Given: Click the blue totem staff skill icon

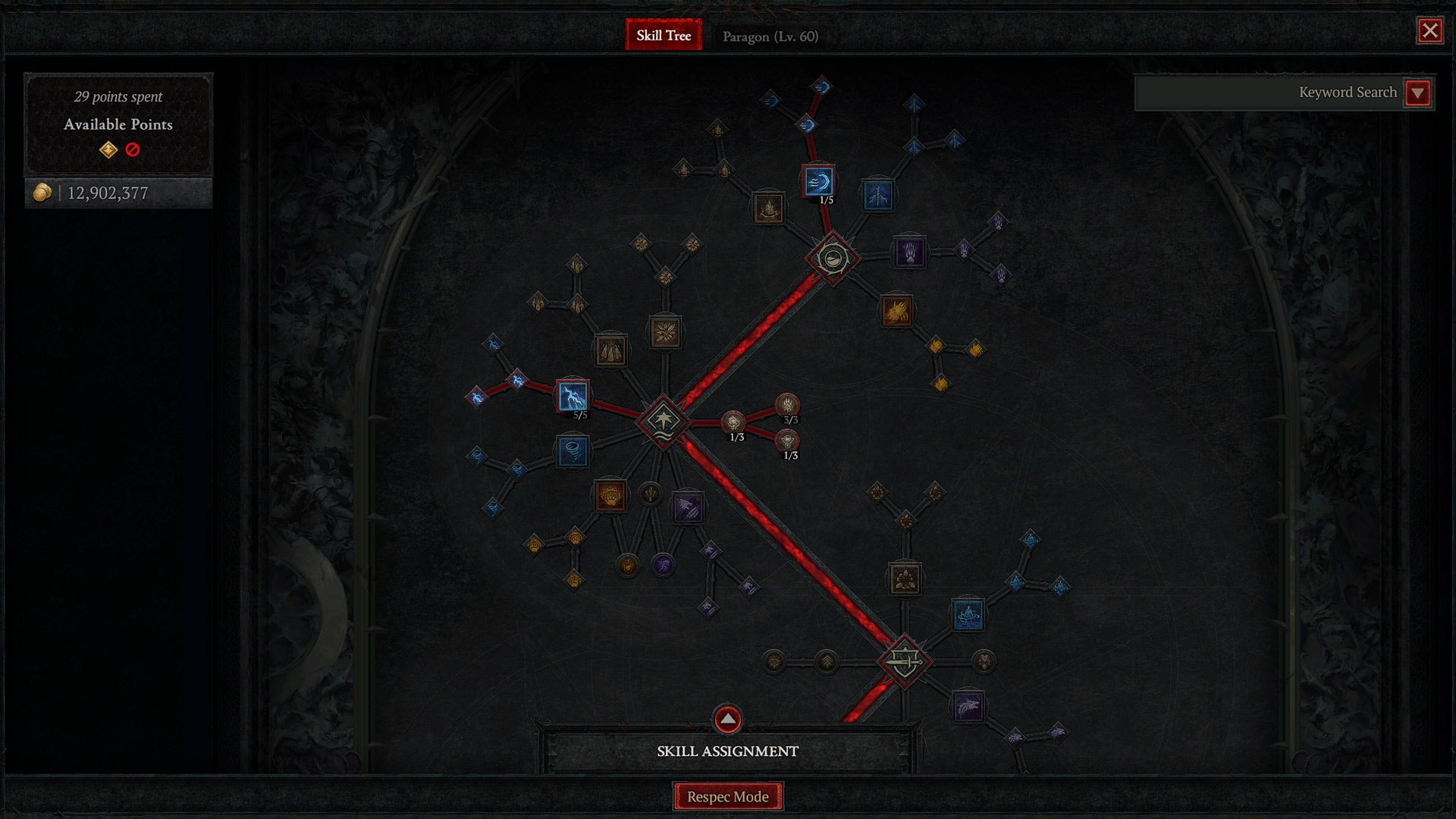Looking at the screenshot, I should coord(877,194).
